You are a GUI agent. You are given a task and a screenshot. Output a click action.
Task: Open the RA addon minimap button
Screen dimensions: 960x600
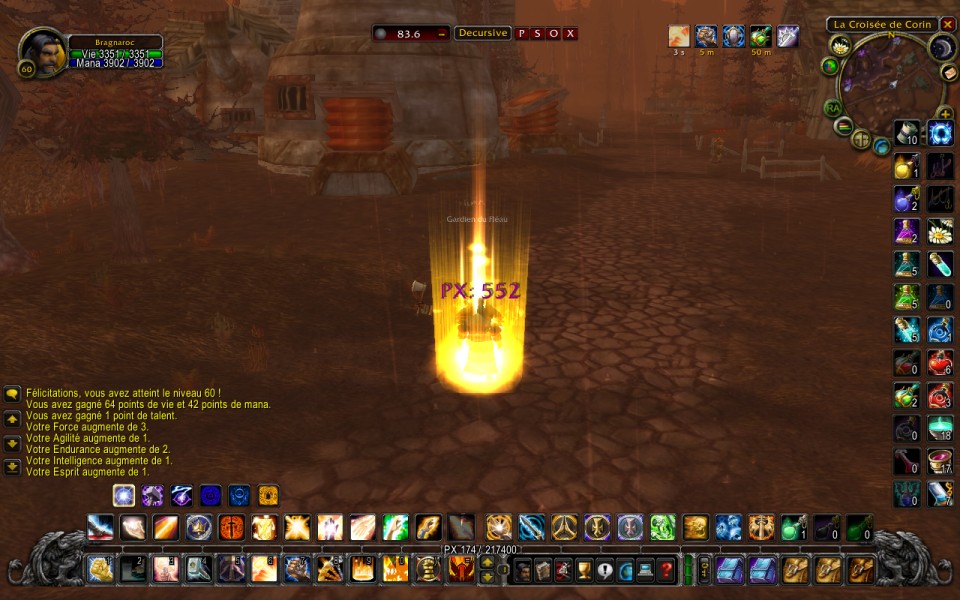(x=833, y=108)
